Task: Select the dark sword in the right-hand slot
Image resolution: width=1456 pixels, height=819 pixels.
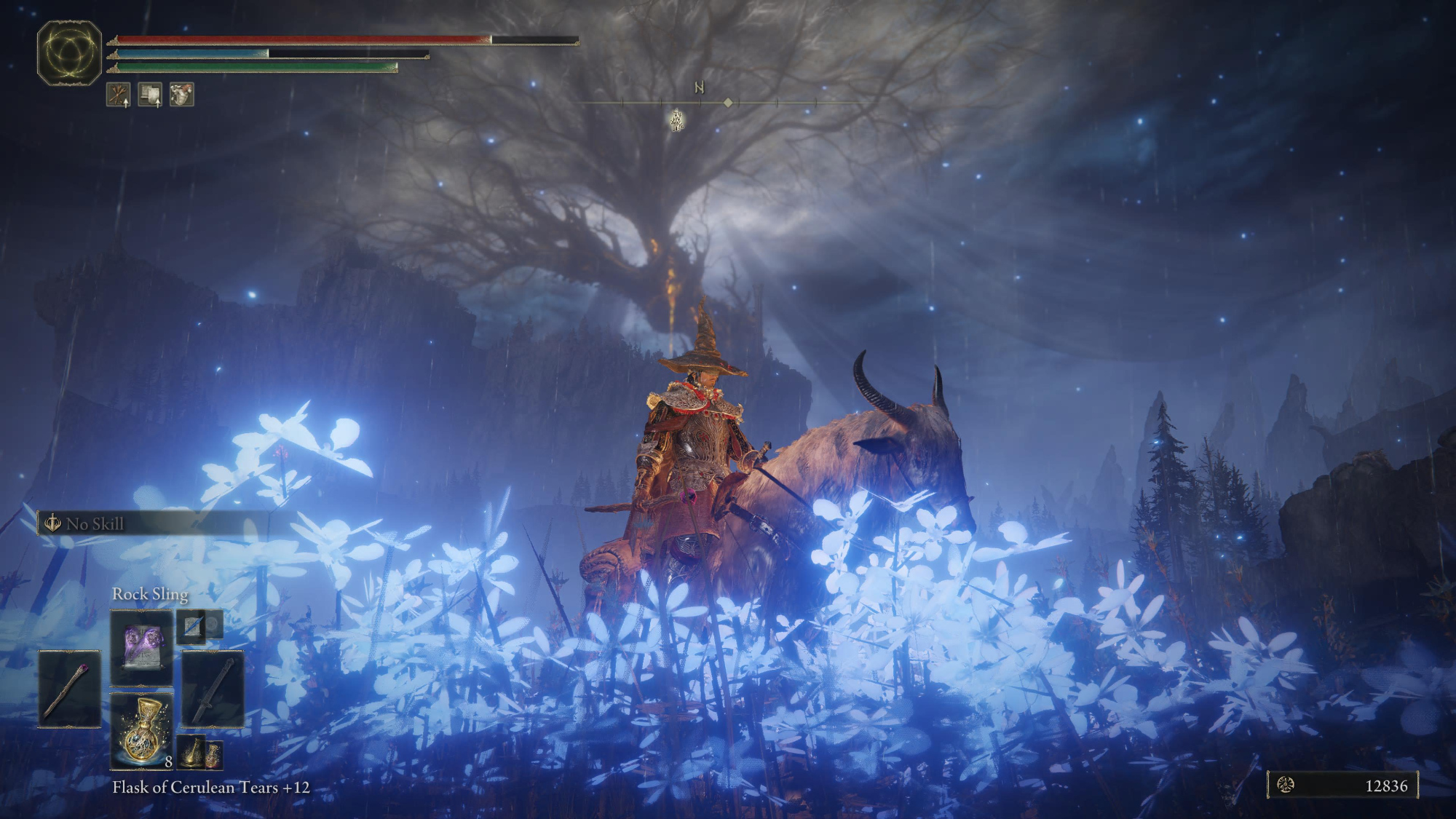Action: click(x=213, y=689)
